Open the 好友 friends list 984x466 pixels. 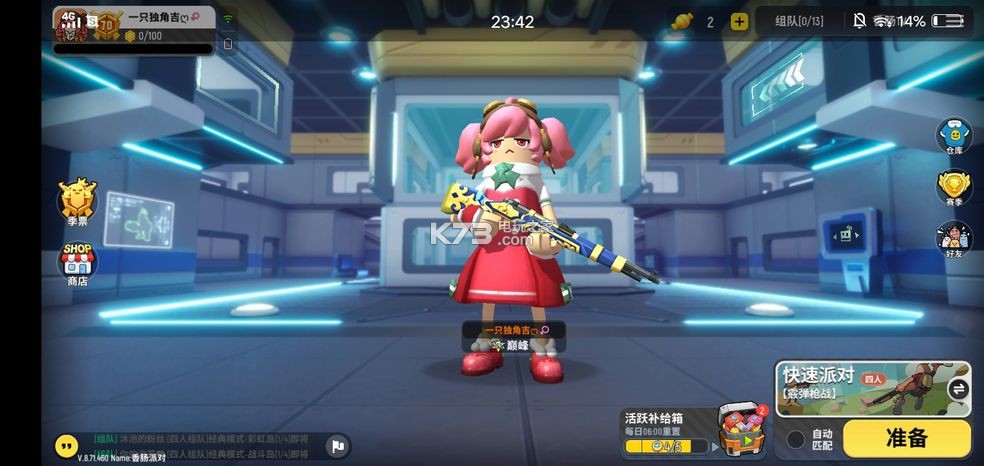[954, 241]
